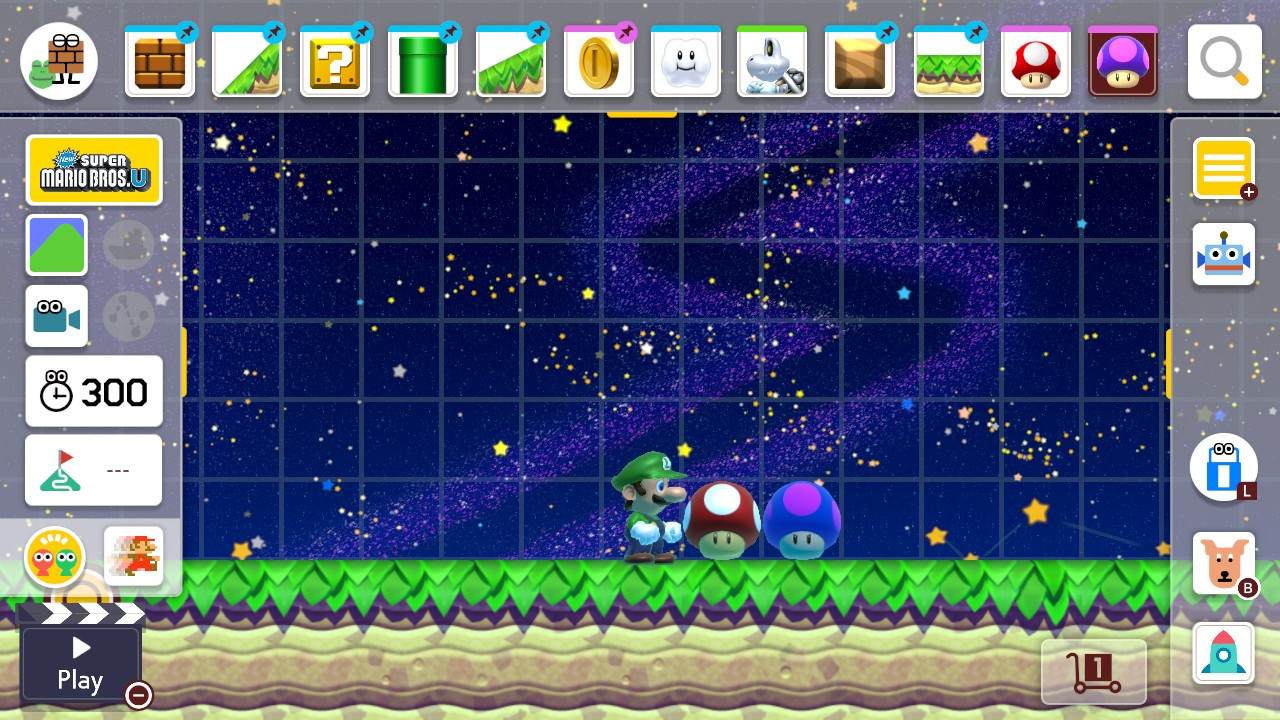This screenshot has height=720, width=1280.
Task: Open the robot assistant panel
Action: (1223, 253)
